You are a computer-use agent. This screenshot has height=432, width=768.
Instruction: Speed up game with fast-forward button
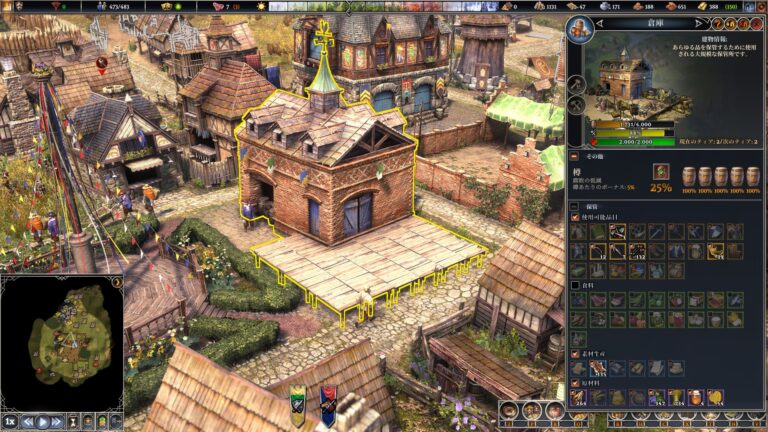pos(58,421)
